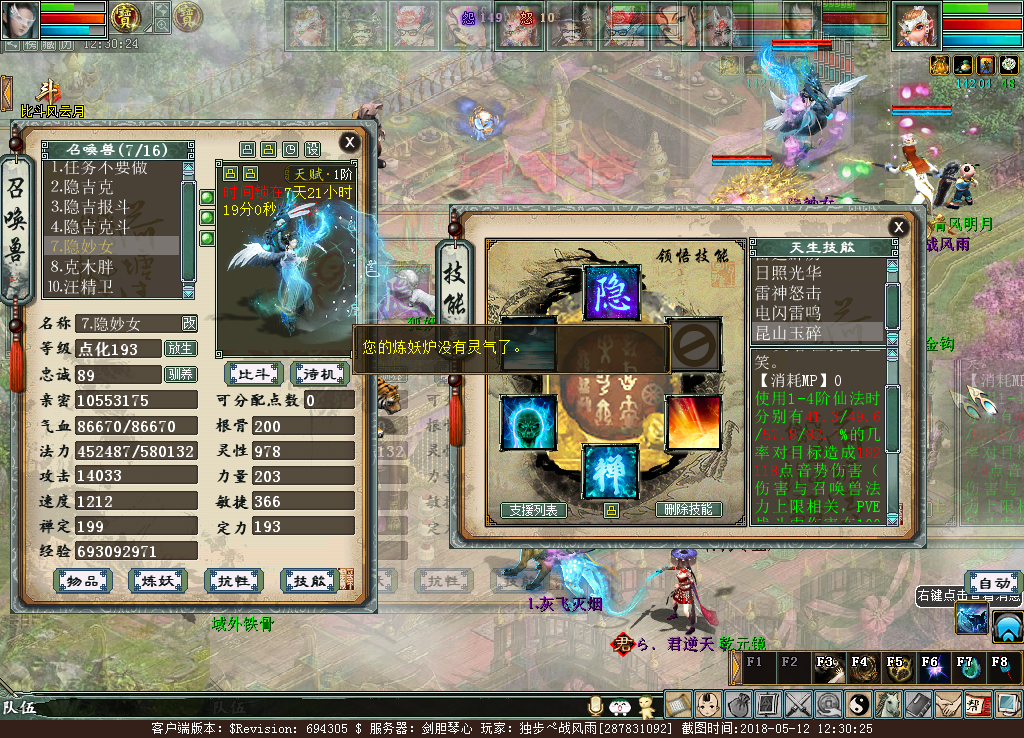1024x738 pixels.
Task: Choose summon 8.克木胖 from the list
Action: 83,267
